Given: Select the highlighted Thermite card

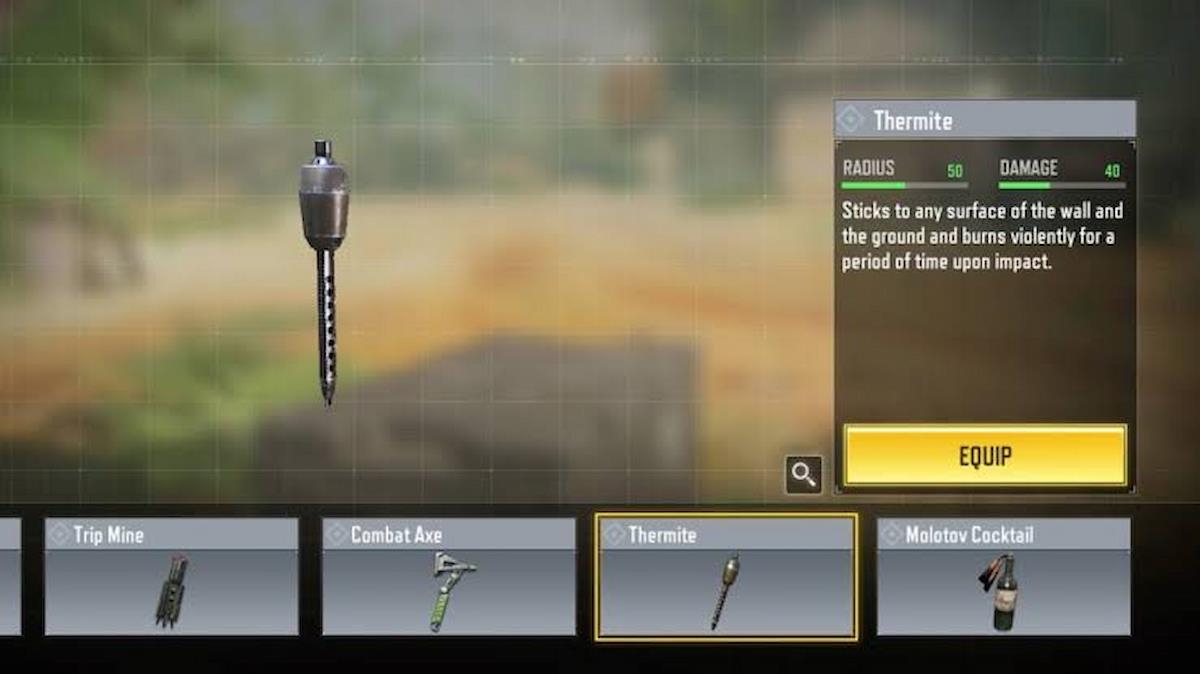Looking at the screenshot, I should pos(726,577).
